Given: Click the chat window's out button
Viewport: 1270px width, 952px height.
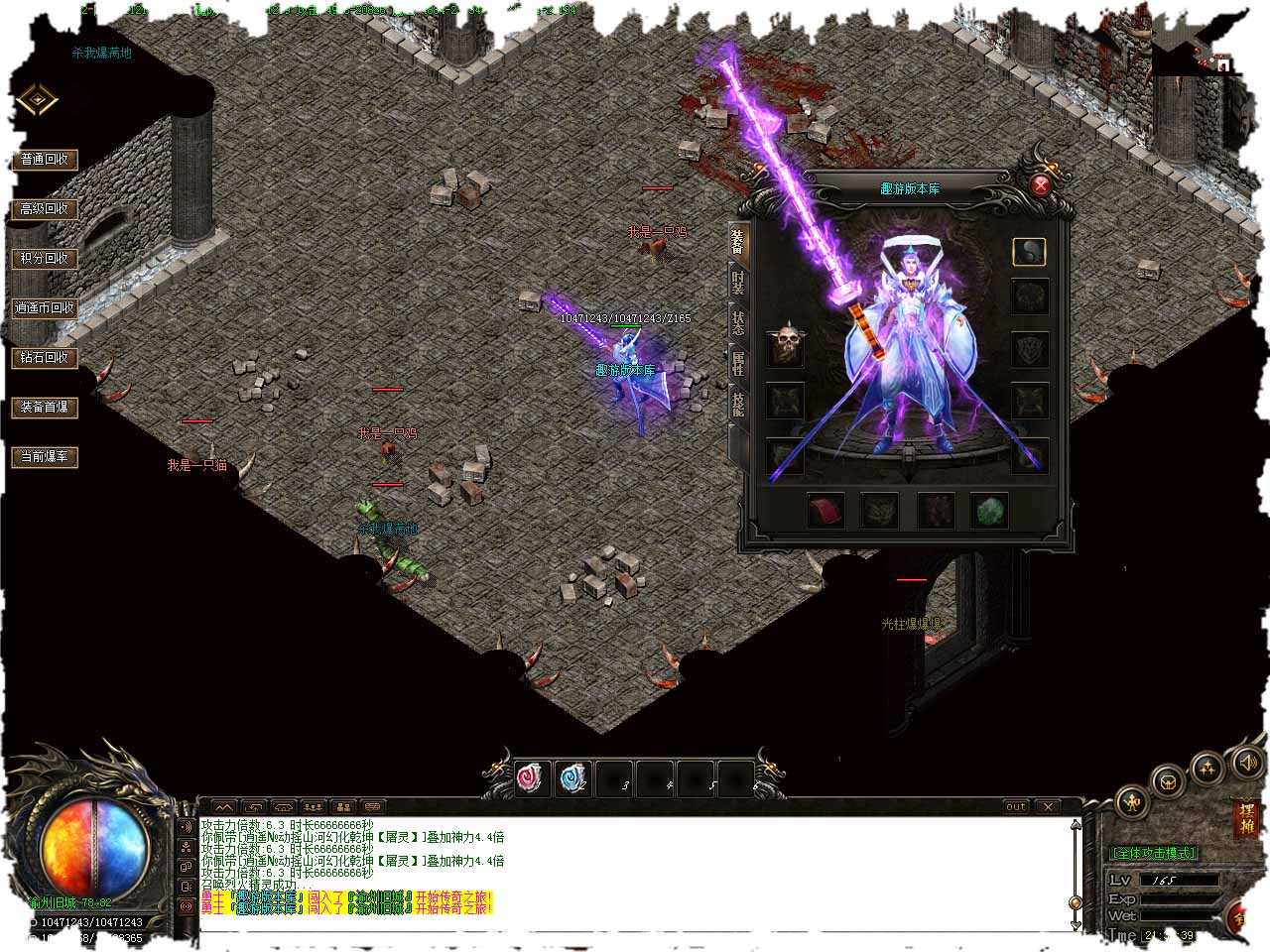Looking at the screenshot, I should 1015,806.
